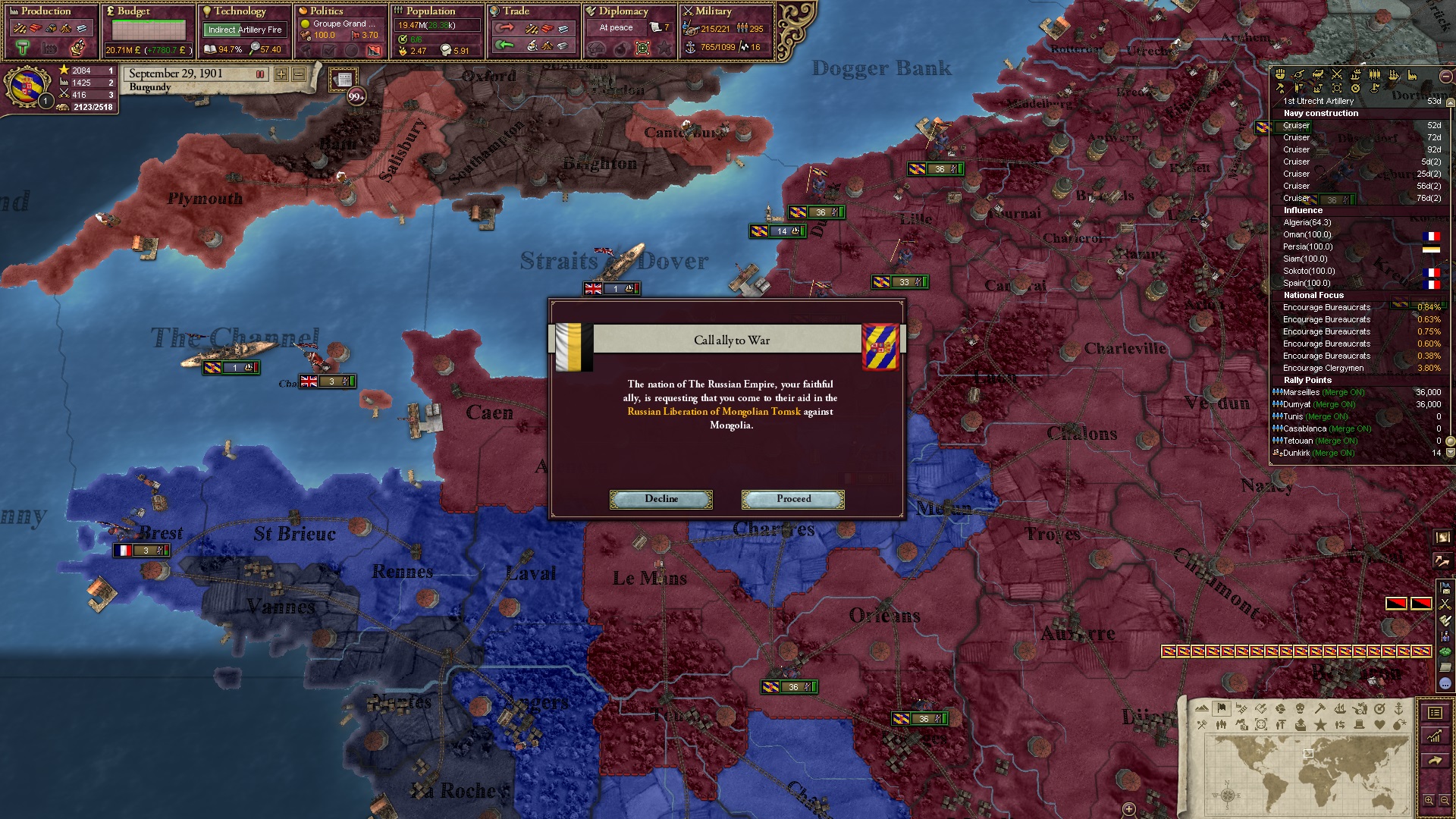Open the newspaper message log icon
1456x819 pixels.
click(344, 80)
